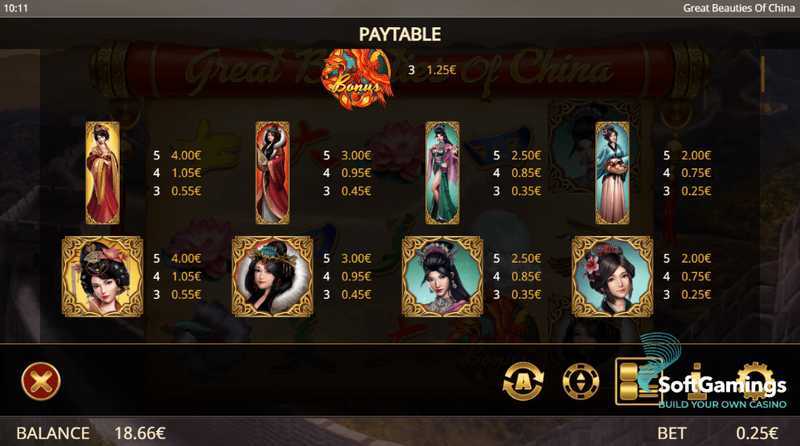Close the paytable with the red X
800x446 pixels.
coord(41,380)
